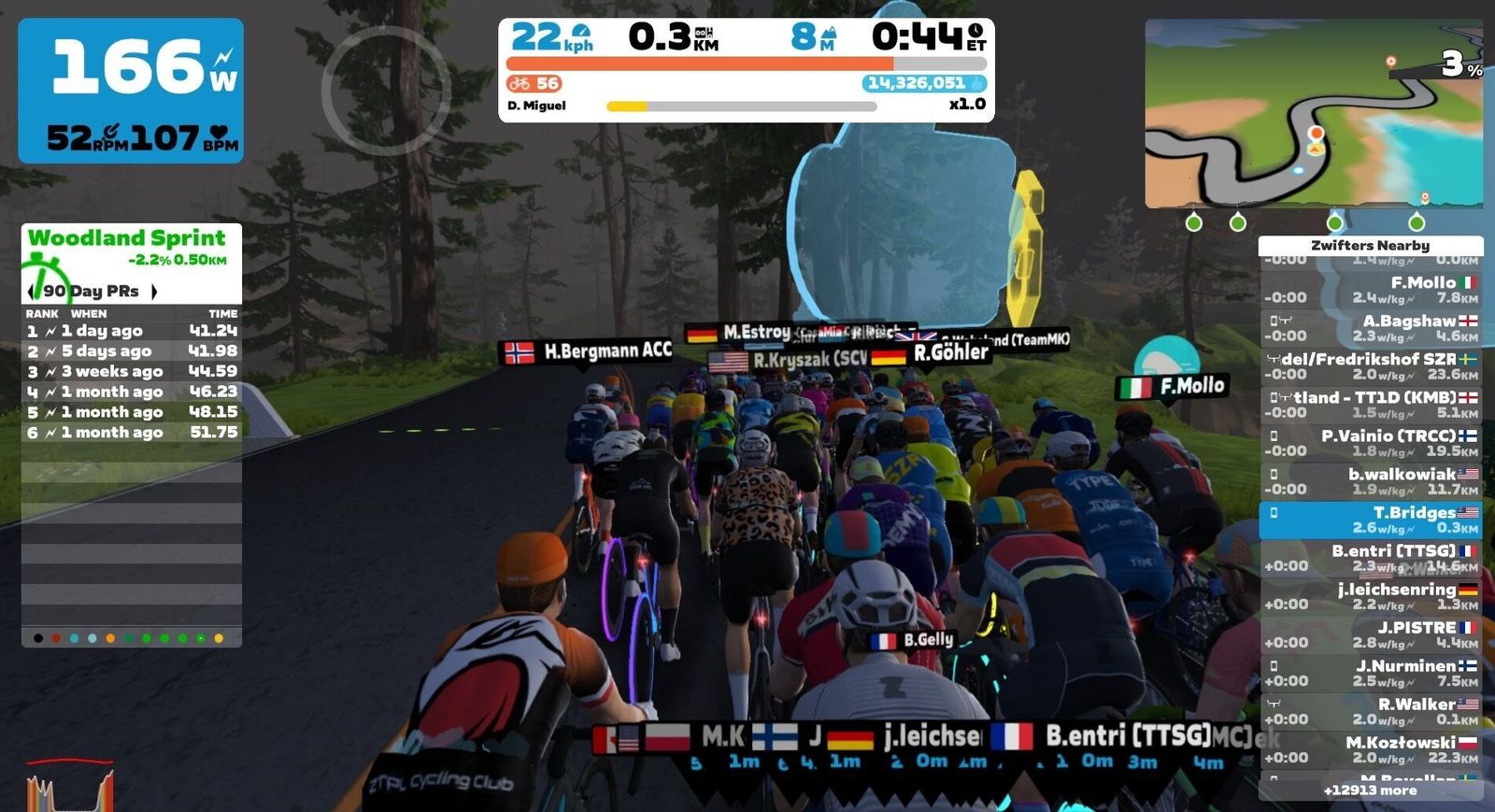The image size is (1495, 812).
Task: Select F.Mollo in Zwifters Nearby list
Action: click(1370, 290)
